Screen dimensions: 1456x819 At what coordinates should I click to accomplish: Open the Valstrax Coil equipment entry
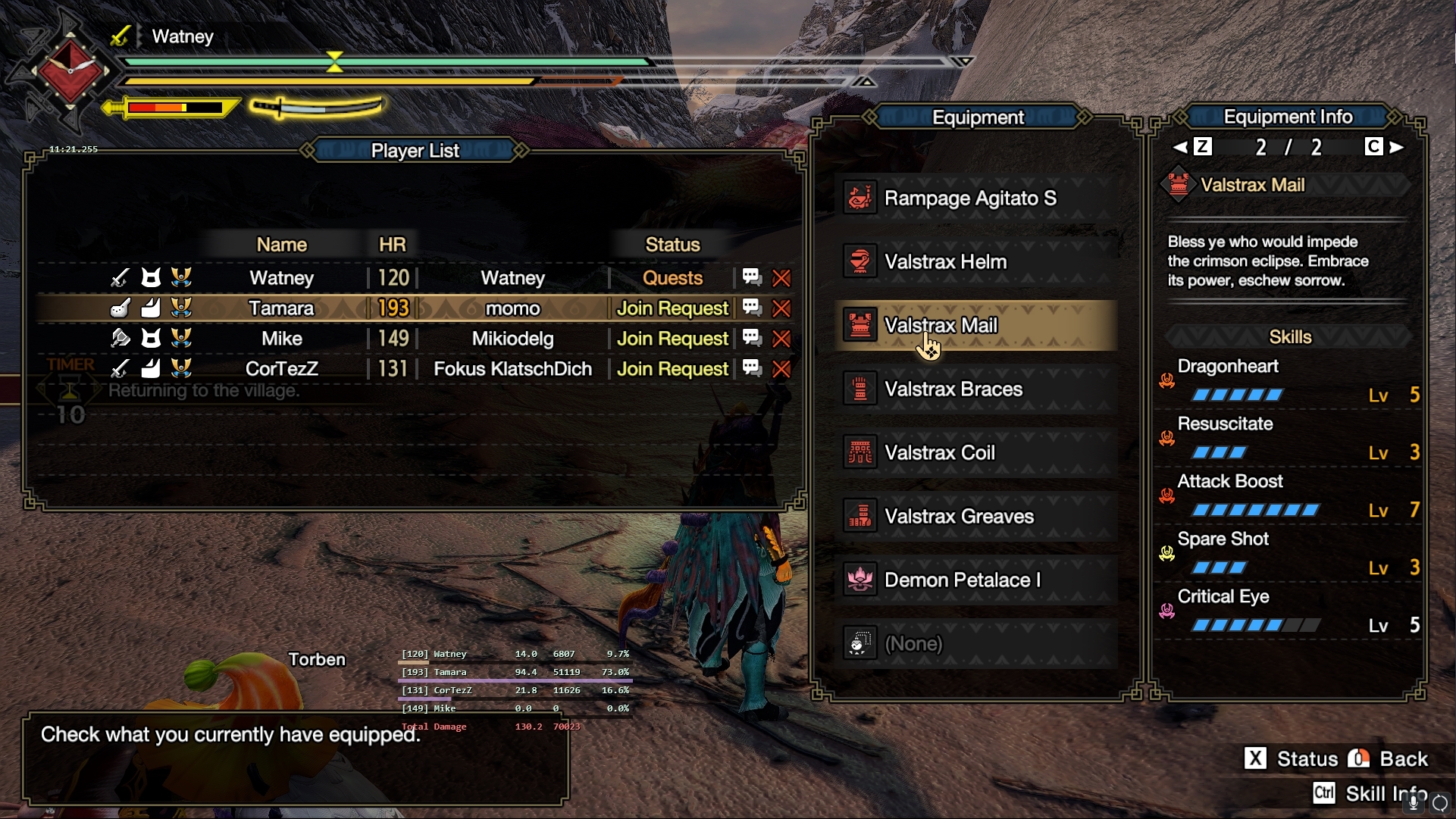tap(976, 453)
